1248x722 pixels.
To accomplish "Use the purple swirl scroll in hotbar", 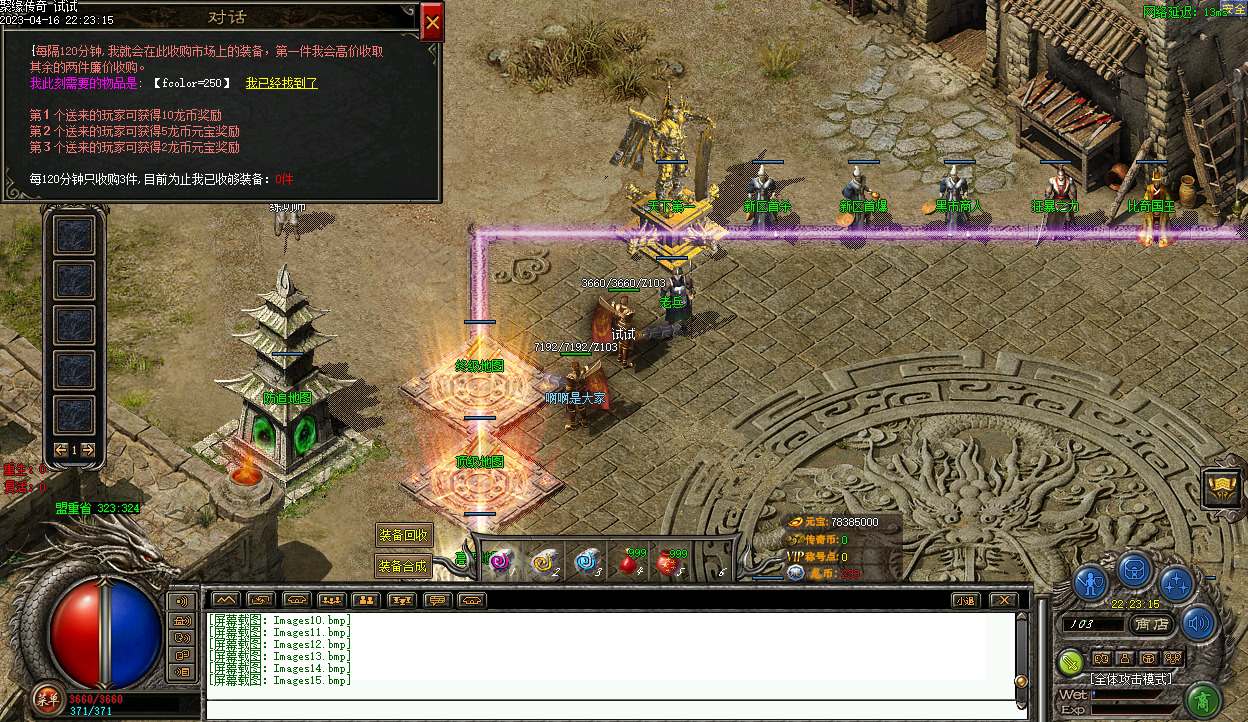I will pyautogui.click(x=497, y=564).
